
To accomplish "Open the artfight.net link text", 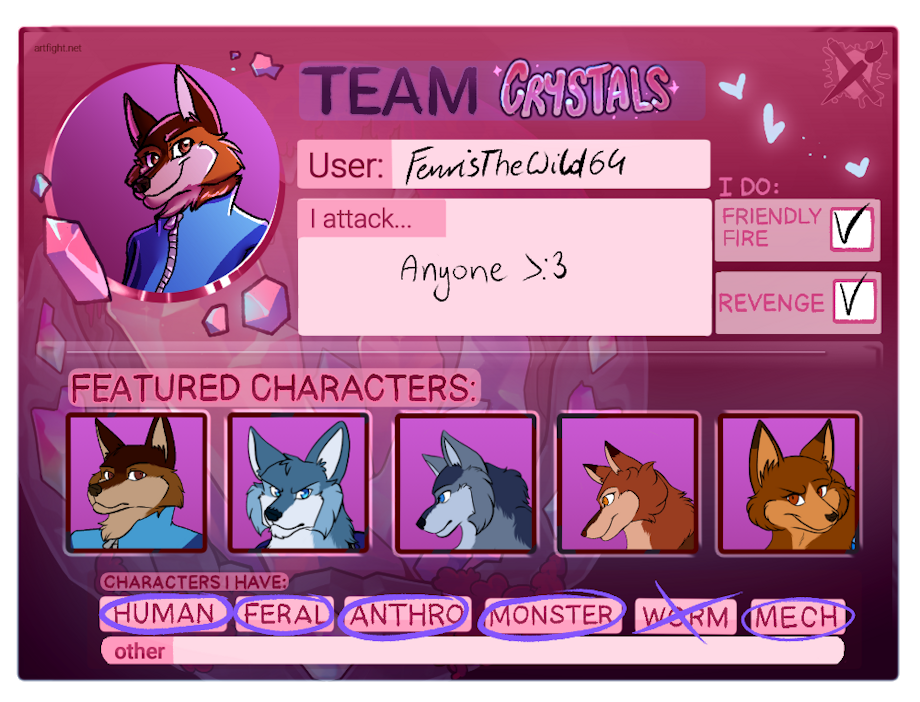I will pos(56,47).
